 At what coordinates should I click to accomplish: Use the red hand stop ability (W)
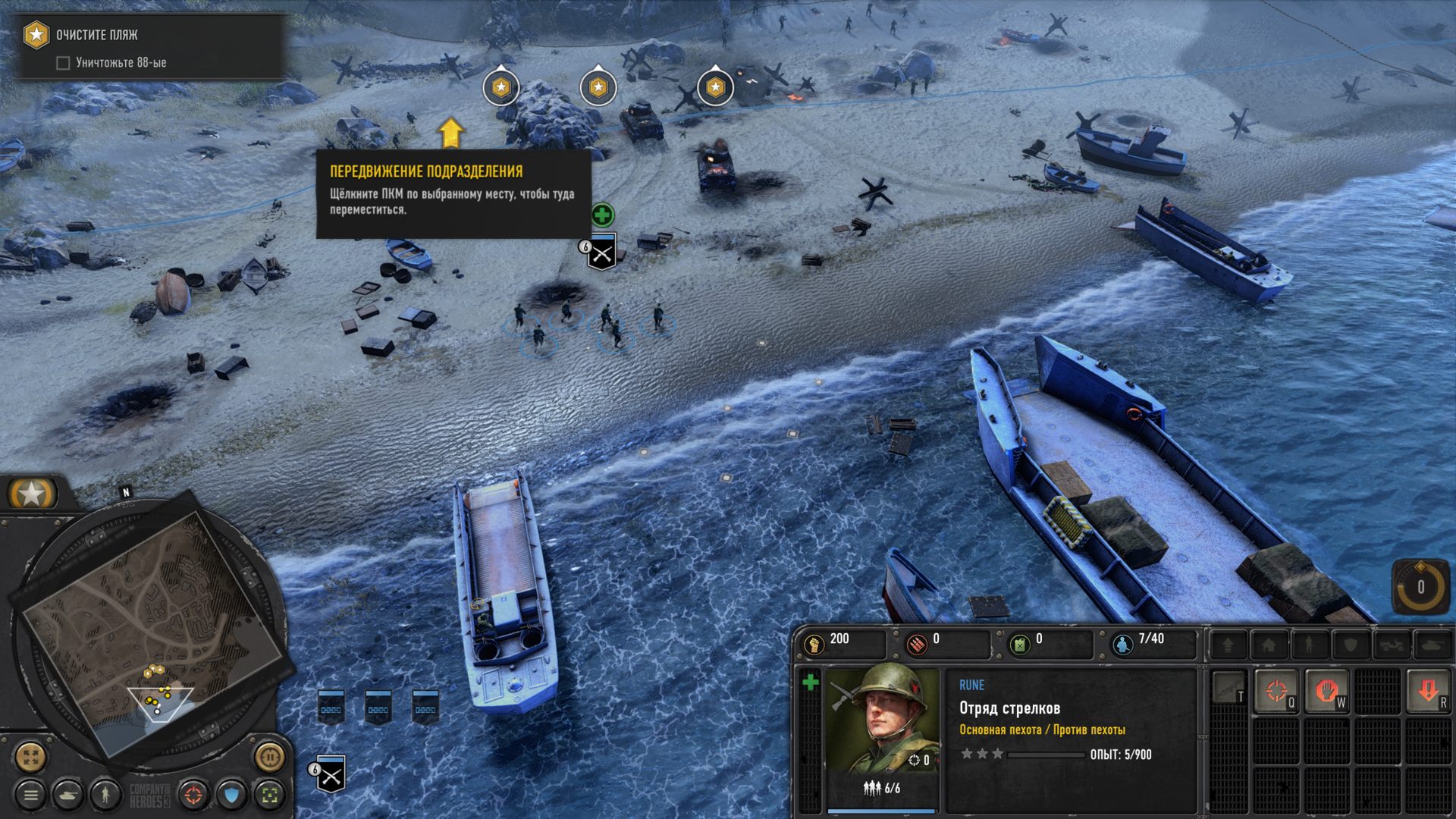1326,691
